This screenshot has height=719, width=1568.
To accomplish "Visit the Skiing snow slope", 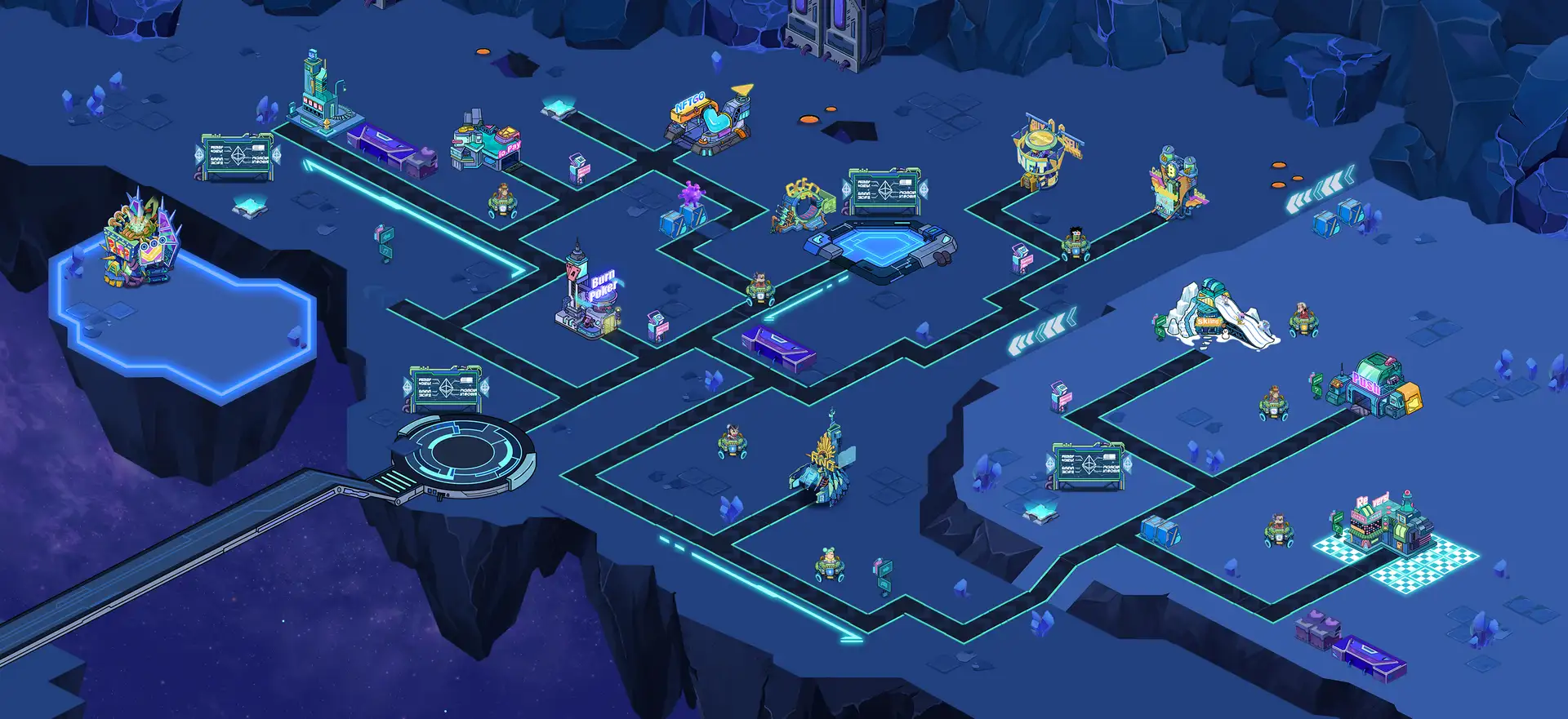I will pos(1217,315).
